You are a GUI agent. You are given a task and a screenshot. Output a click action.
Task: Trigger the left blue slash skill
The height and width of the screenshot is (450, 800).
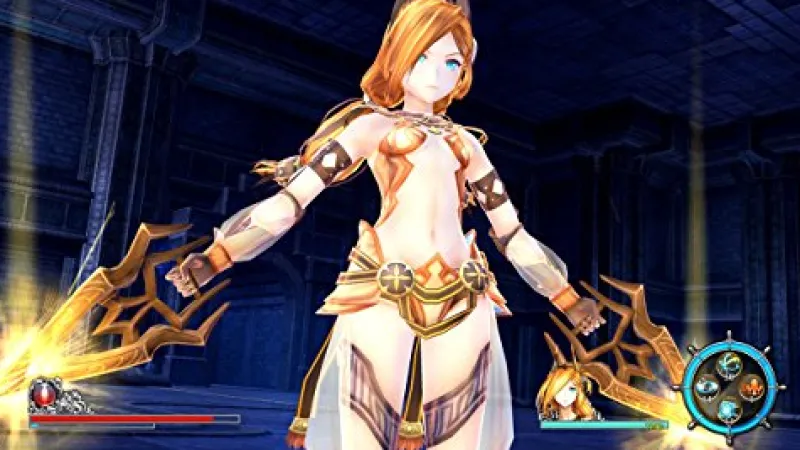pyautogui.click(x=706, y=385)
